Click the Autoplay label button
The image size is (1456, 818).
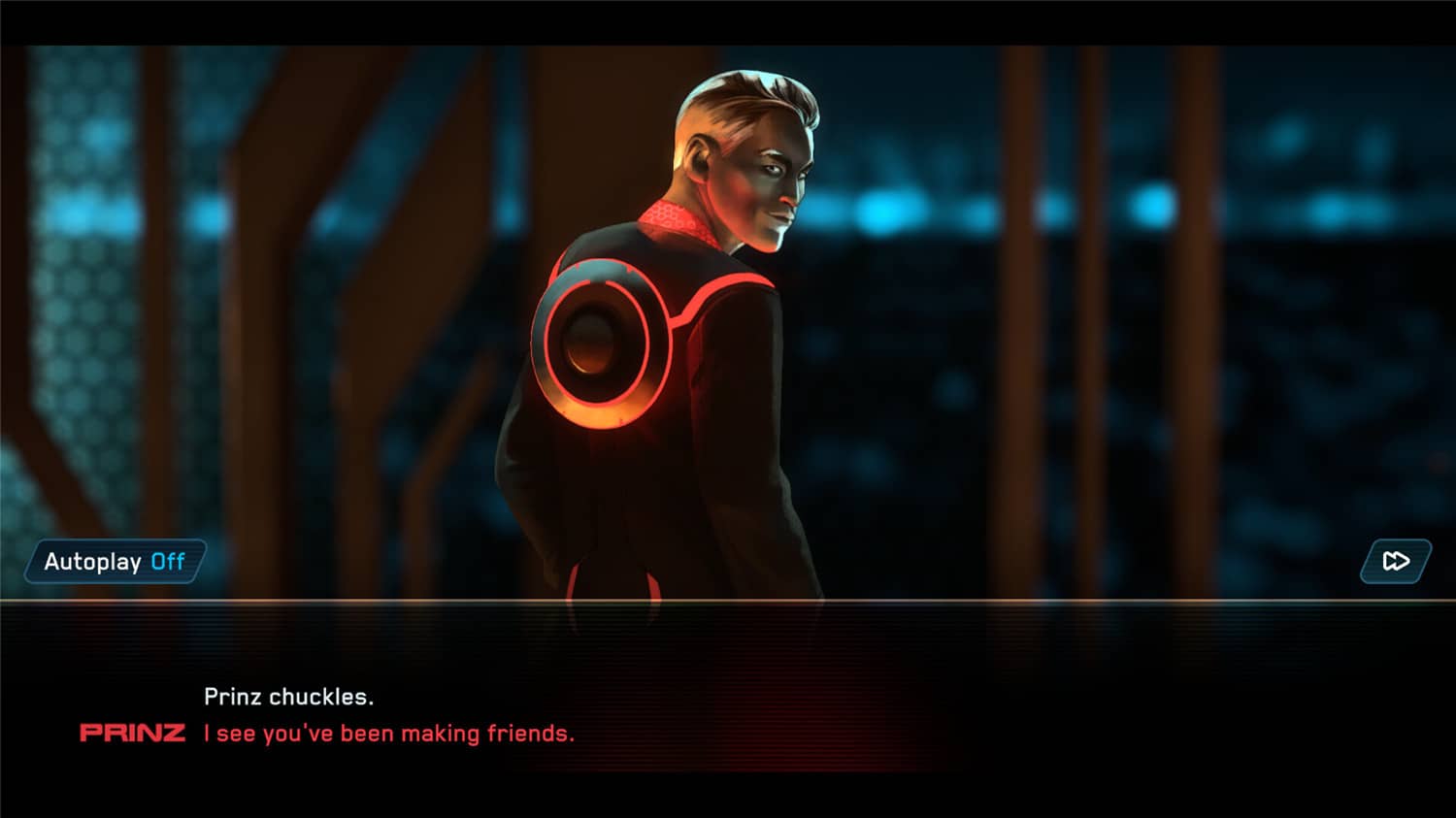click(93, 561)
